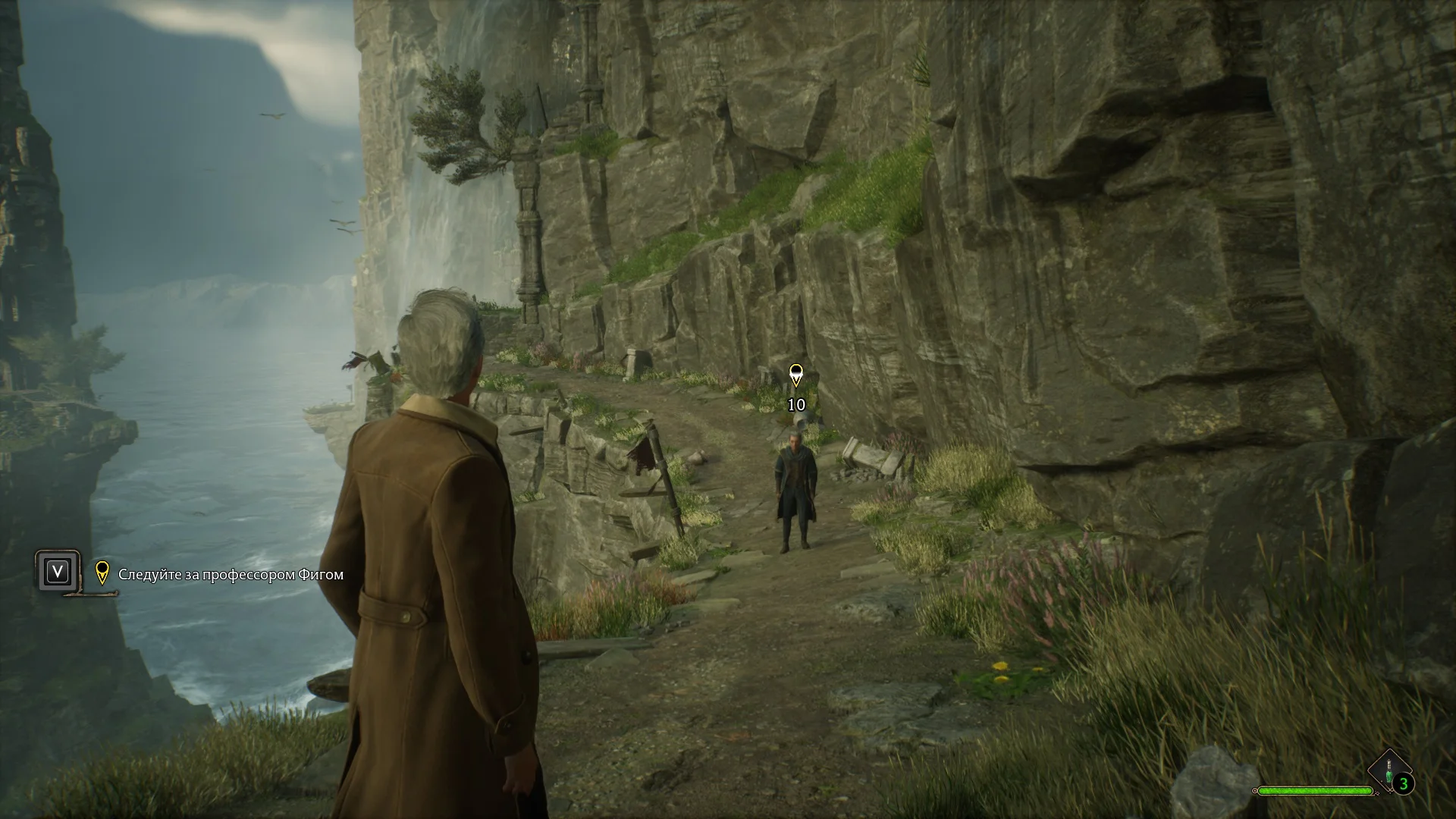Use the green Wiggenweld potion icon

(1389, 771)
